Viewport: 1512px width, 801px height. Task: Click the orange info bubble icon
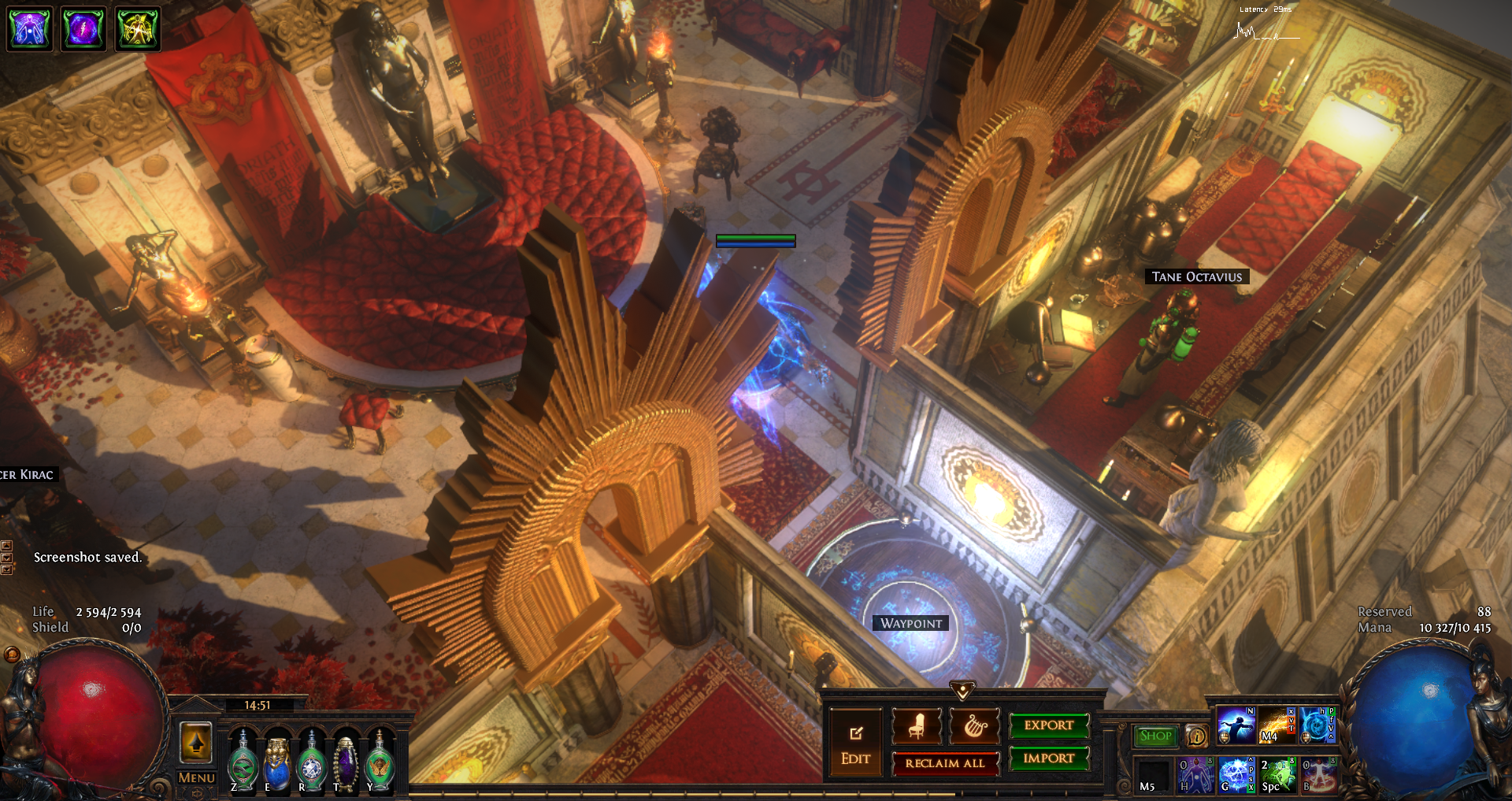click(1196, 736)
